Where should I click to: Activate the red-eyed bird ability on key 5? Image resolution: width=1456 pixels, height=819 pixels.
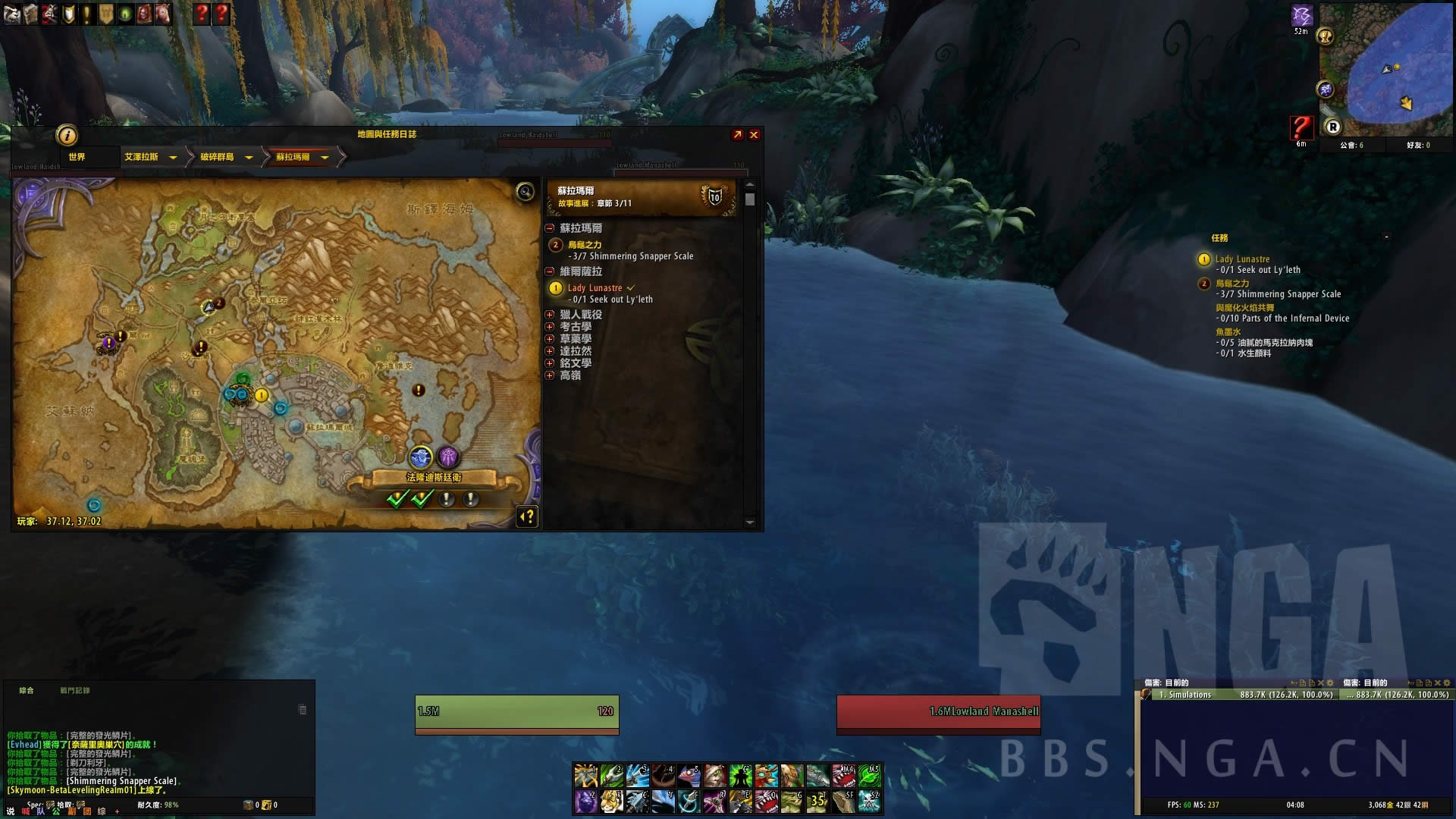pos(689,776)
